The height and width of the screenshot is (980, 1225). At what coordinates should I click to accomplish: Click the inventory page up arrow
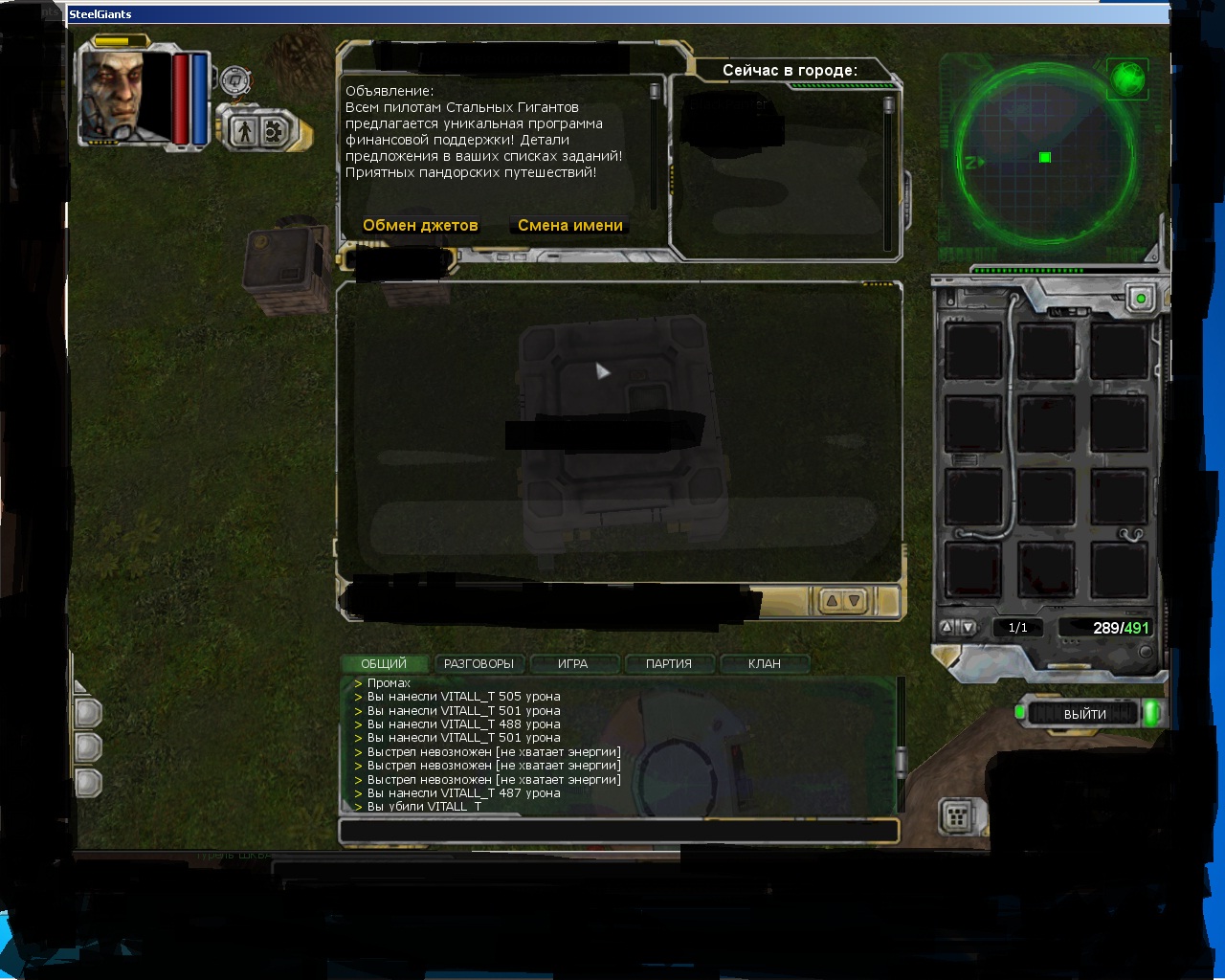(x=947, y=628)
